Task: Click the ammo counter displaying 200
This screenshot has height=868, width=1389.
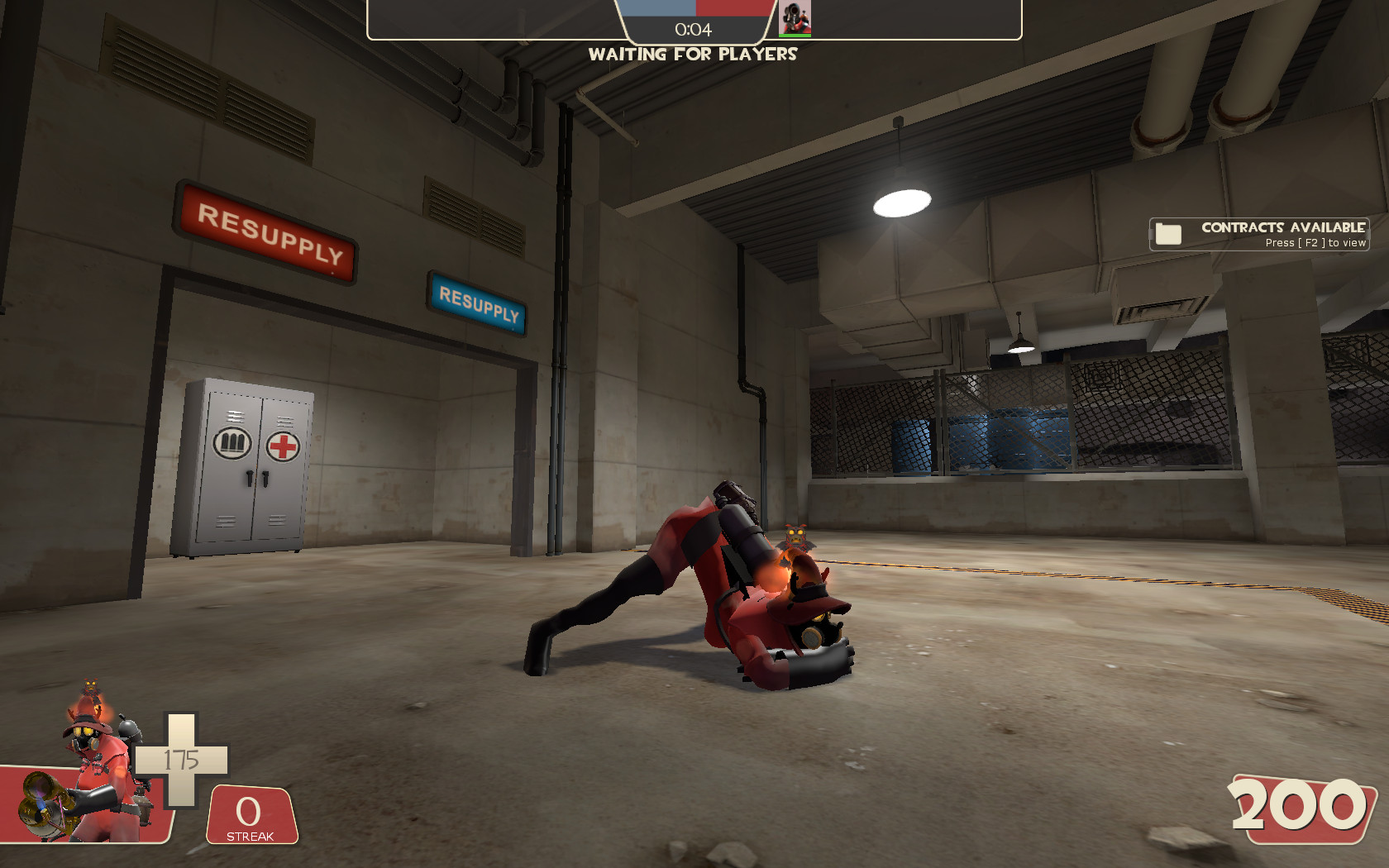Action: [1298, 806]
